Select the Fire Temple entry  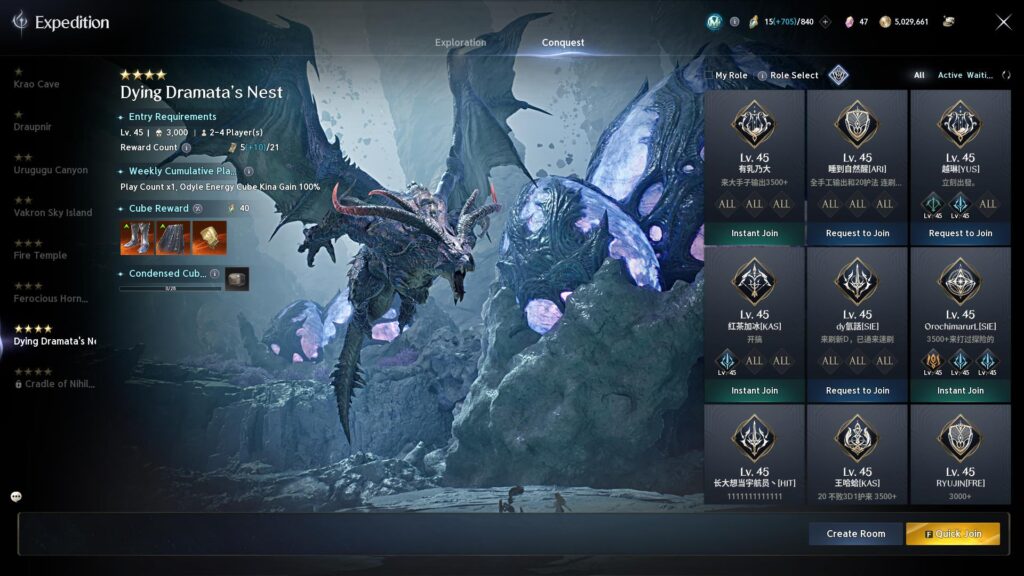point(40,255)
